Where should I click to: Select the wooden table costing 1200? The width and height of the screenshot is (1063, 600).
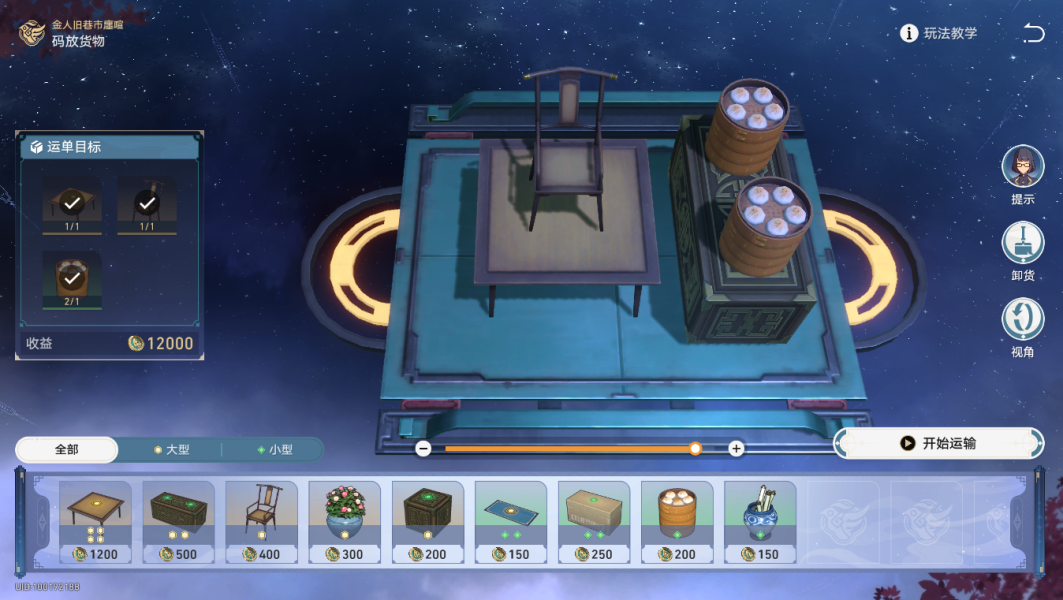click(x=95, y=521)
